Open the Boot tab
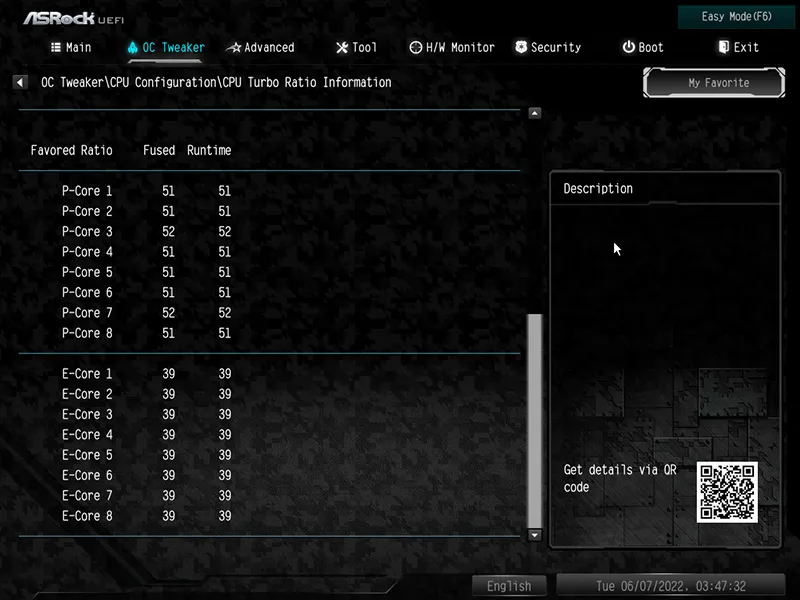The width and height of the screenshot is (800, 600). [x=642, y=47]
